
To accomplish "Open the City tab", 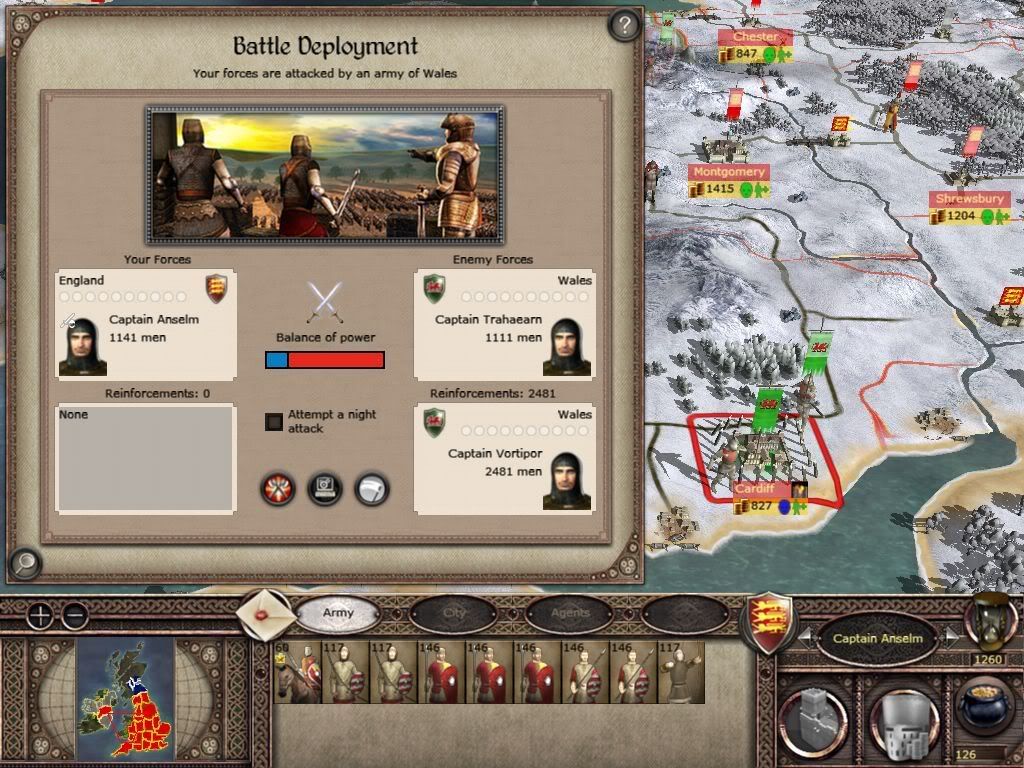I will point(454,613).
